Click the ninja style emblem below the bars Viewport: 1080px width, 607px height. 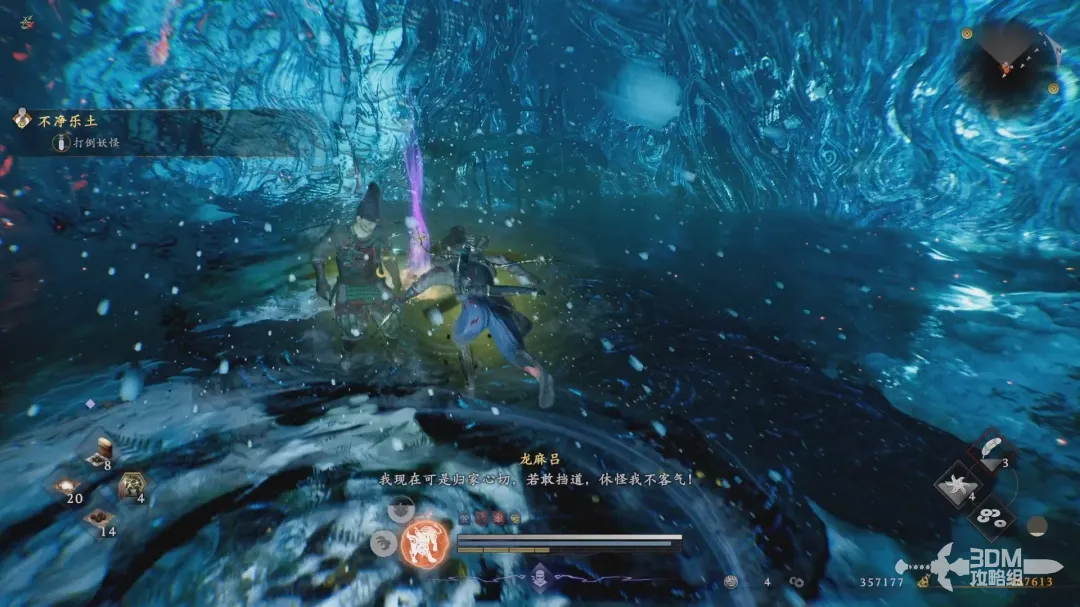point(541,575)
